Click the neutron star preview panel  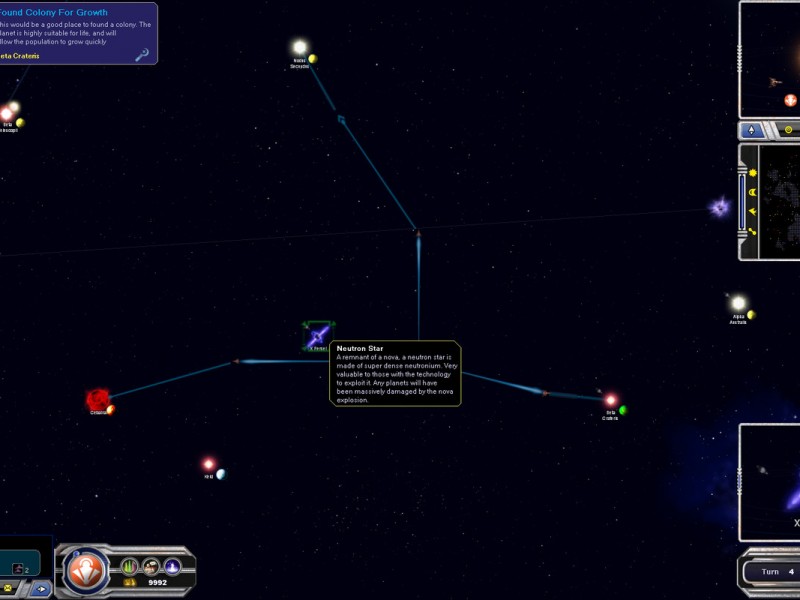coord(772,482)
